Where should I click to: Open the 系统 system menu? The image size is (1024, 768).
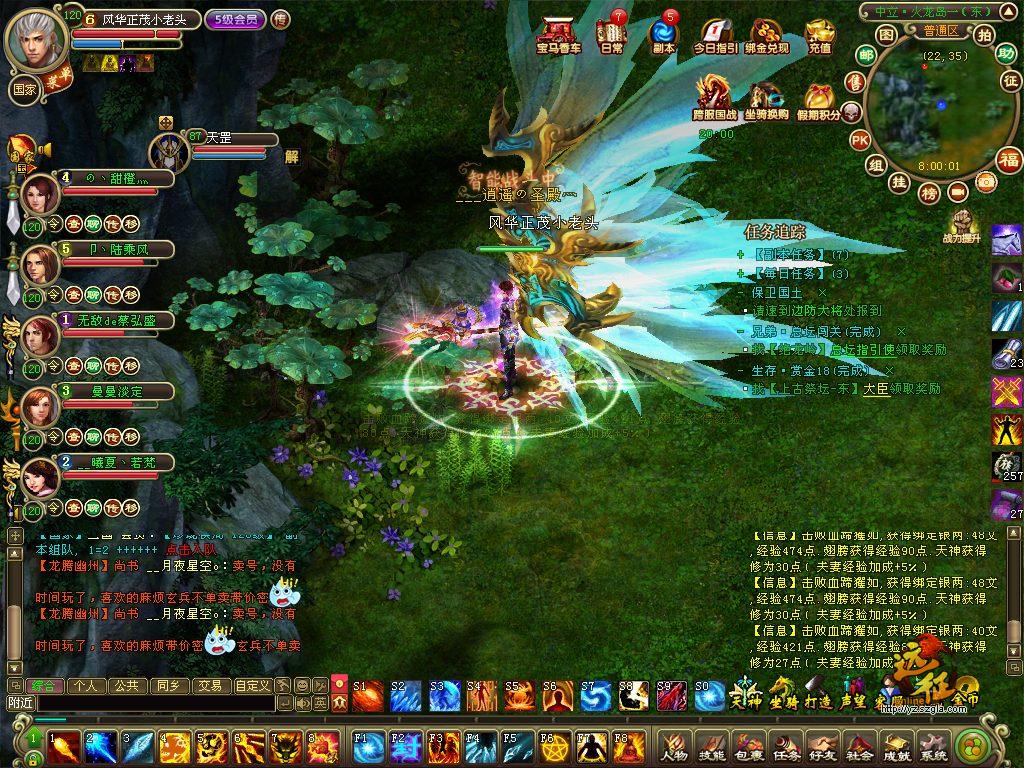coord(933,746)
